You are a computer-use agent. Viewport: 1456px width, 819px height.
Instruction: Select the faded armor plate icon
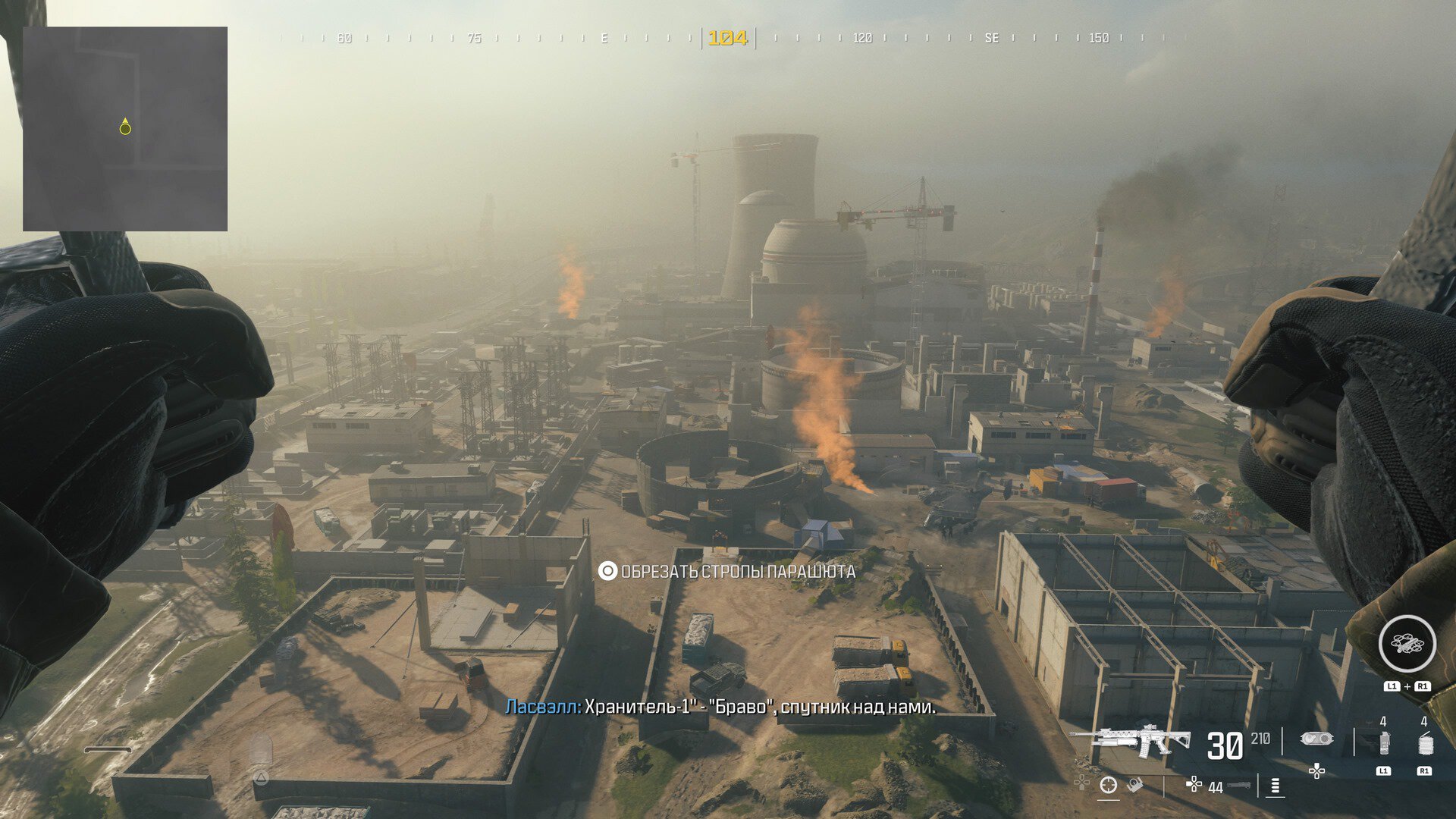260,749
